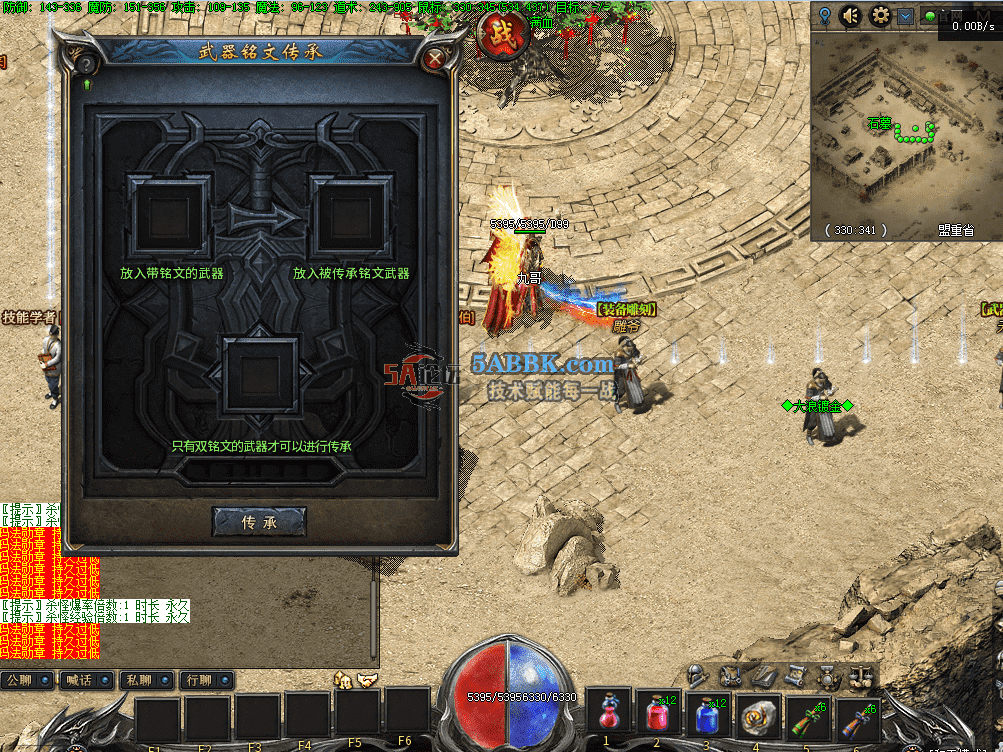Choose the 行聊 guild chat channel
This screenshot has height=752, width=1003.
click(204, 681)
